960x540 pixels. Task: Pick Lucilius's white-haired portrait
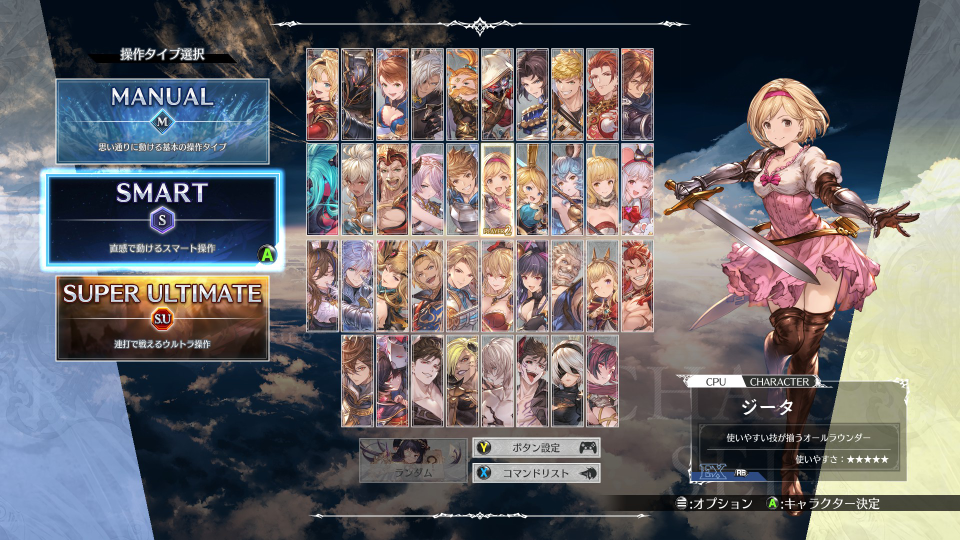(497, 381)
